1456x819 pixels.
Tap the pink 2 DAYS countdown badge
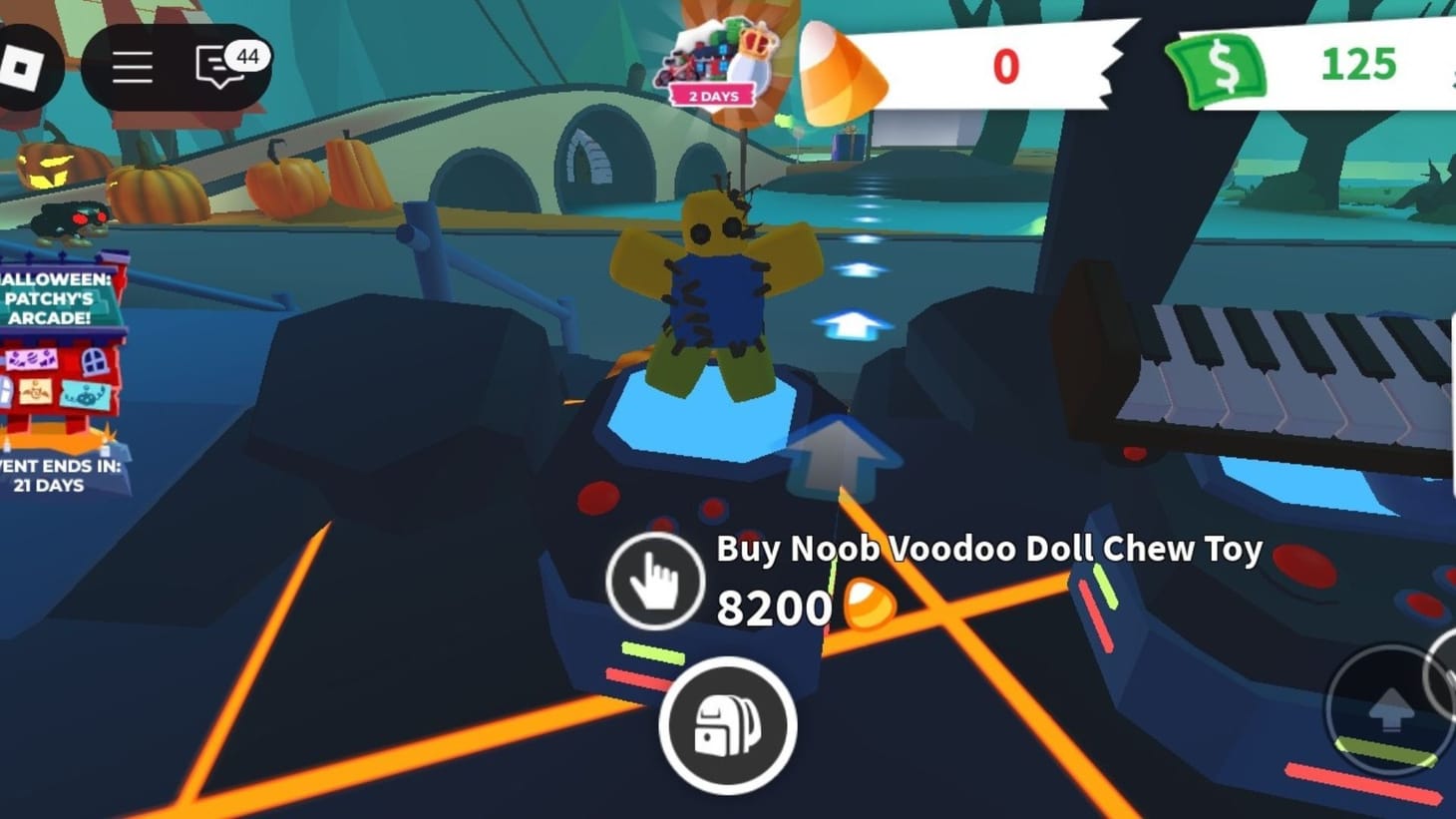pyautogui.click(x=710, y=95)
